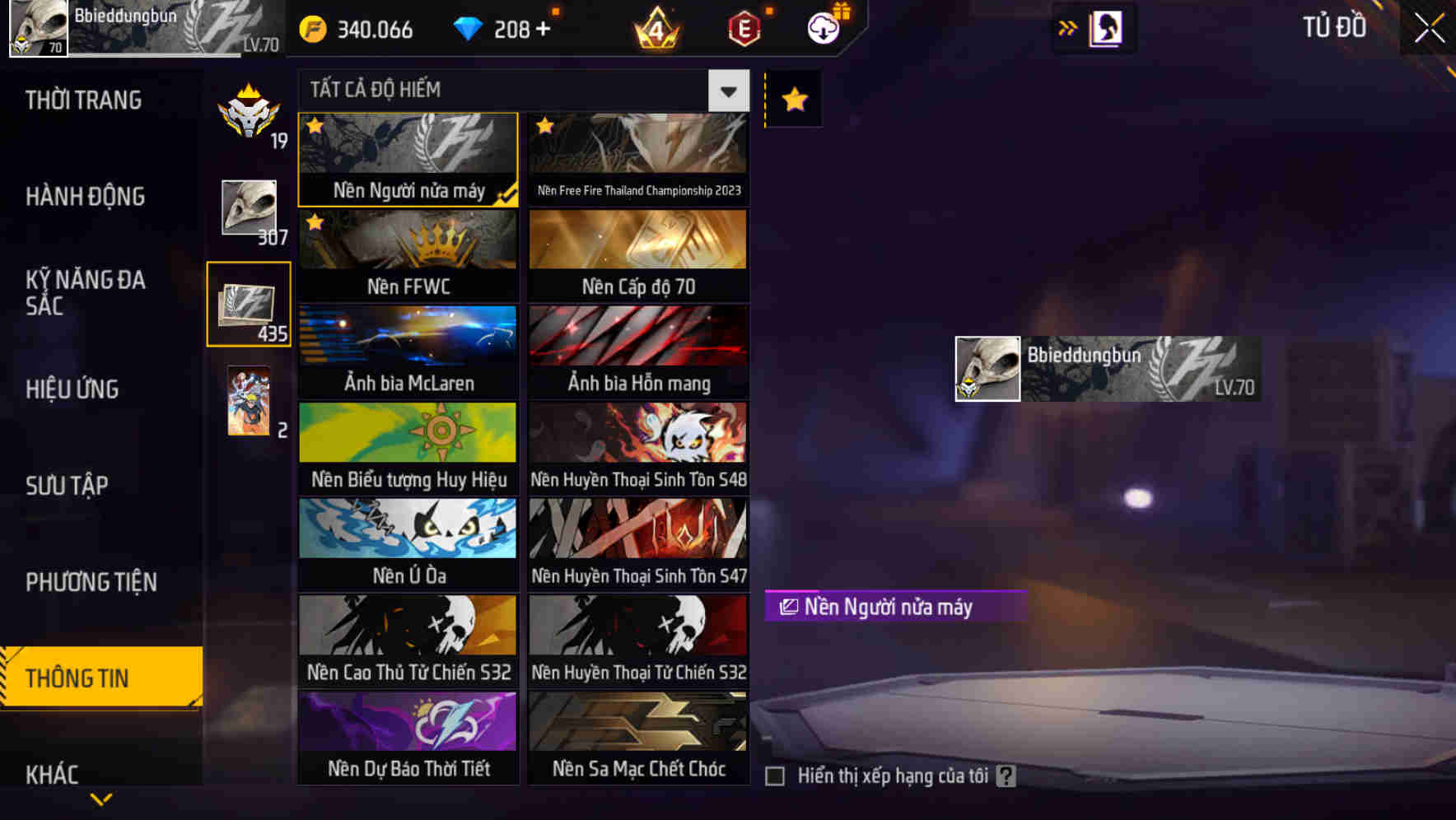Screen dimensions: 1456x820
Task: Open the SƯU TẬP section in the sidebar
Action: click(69, 486)
